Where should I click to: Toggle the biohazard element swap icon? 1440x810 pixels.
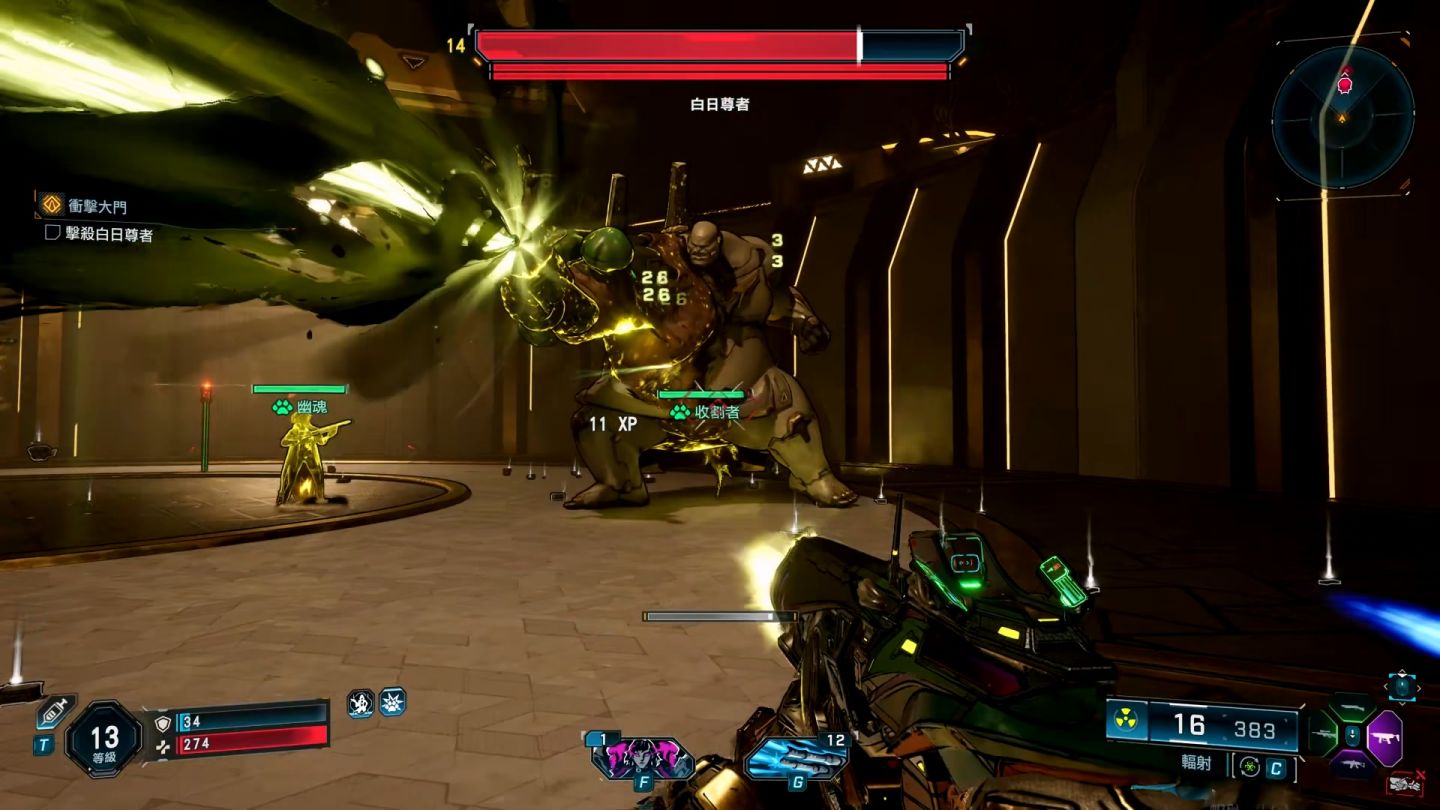(x=1248, y=768)
